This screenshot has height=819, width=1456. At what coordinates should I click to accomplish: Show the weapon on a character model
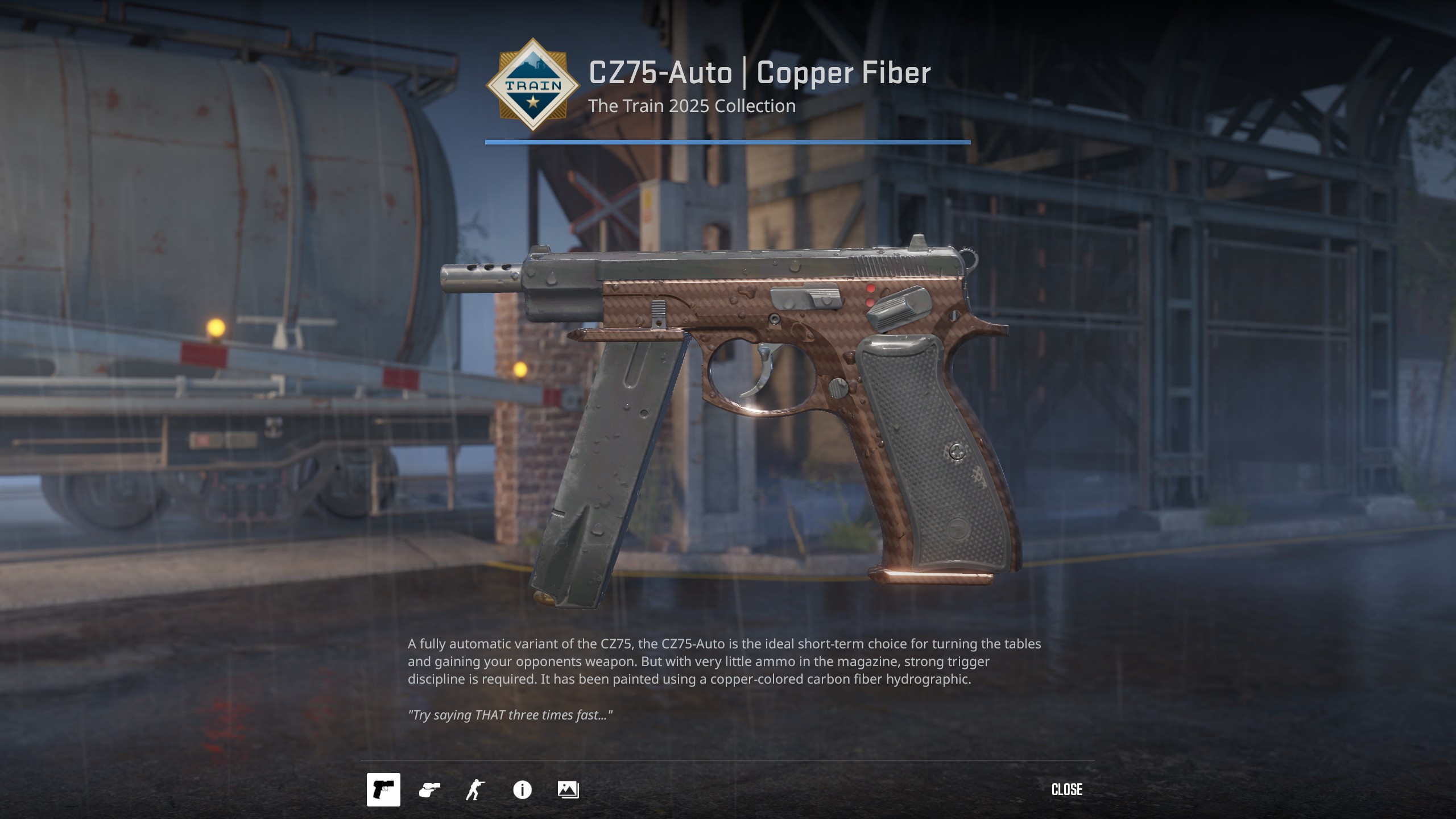coord(475,789)
